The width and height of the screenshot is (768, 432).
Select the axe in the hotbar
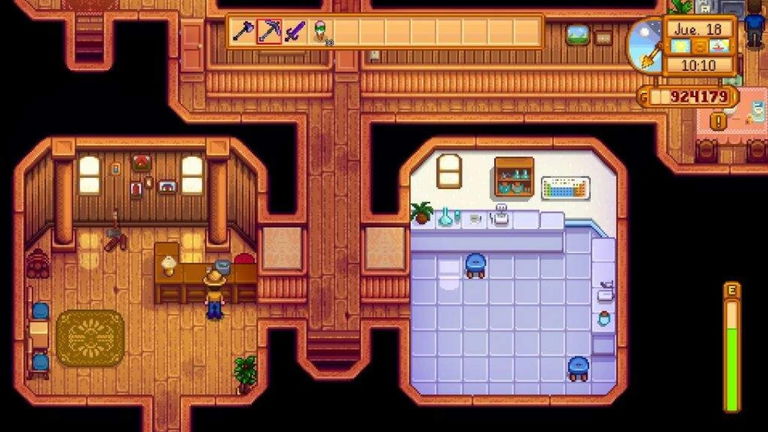point(243,32)
